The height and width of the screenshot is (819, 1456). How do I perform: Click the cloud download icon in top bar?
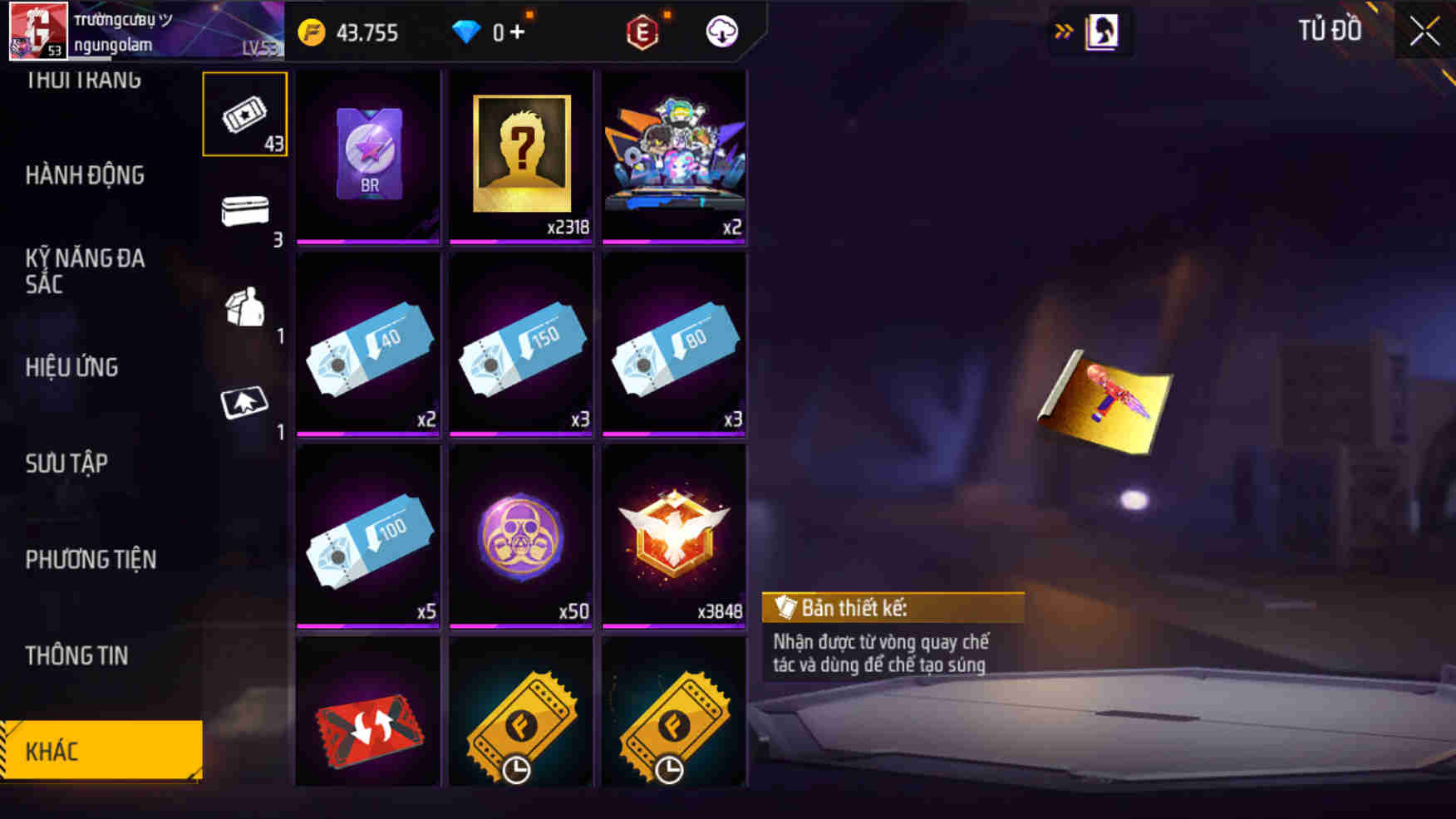[x=722, y=33]
